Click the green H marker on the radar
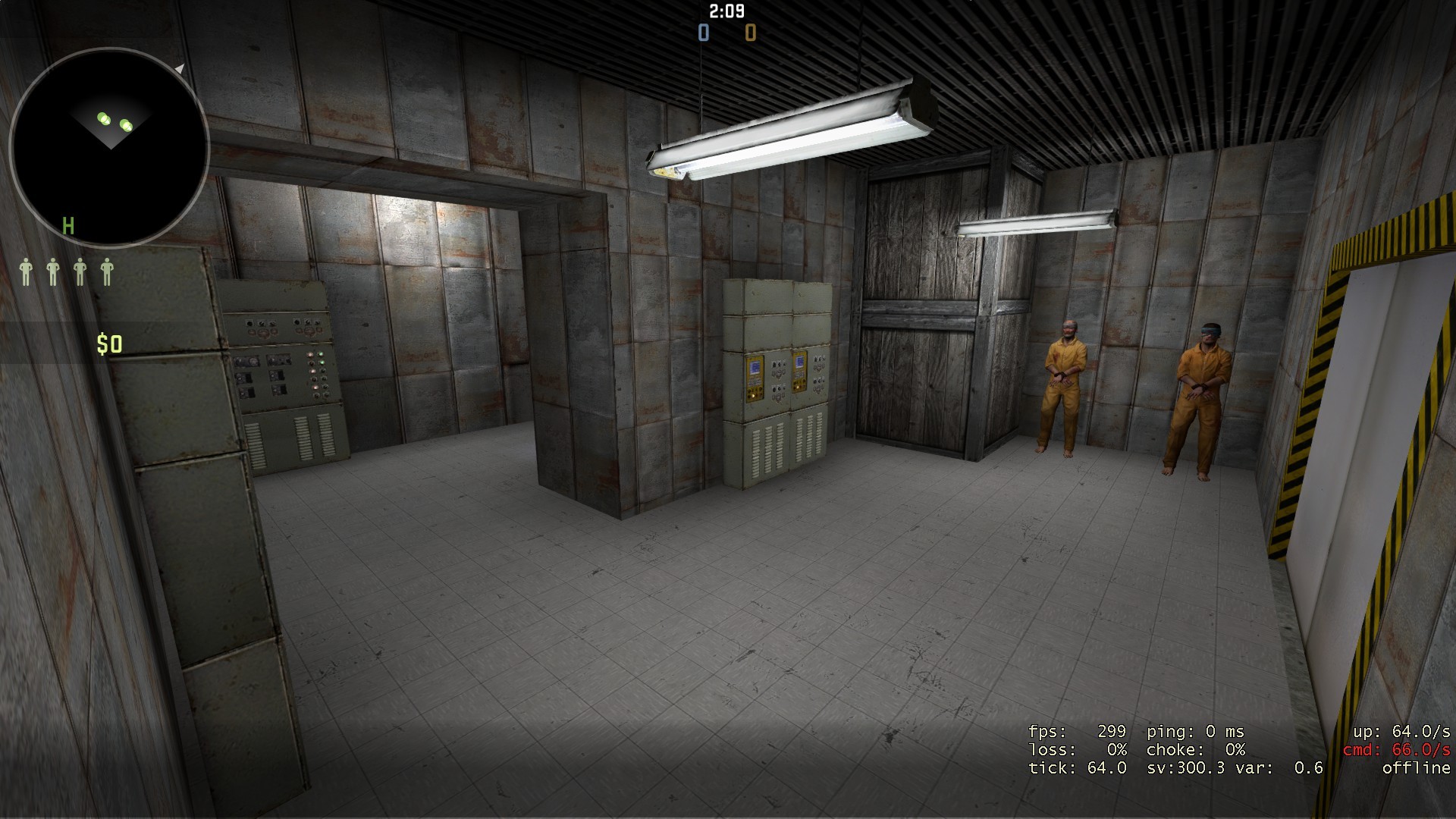Viewport: 1456px width, 819px height. click(x=68, y=226)
